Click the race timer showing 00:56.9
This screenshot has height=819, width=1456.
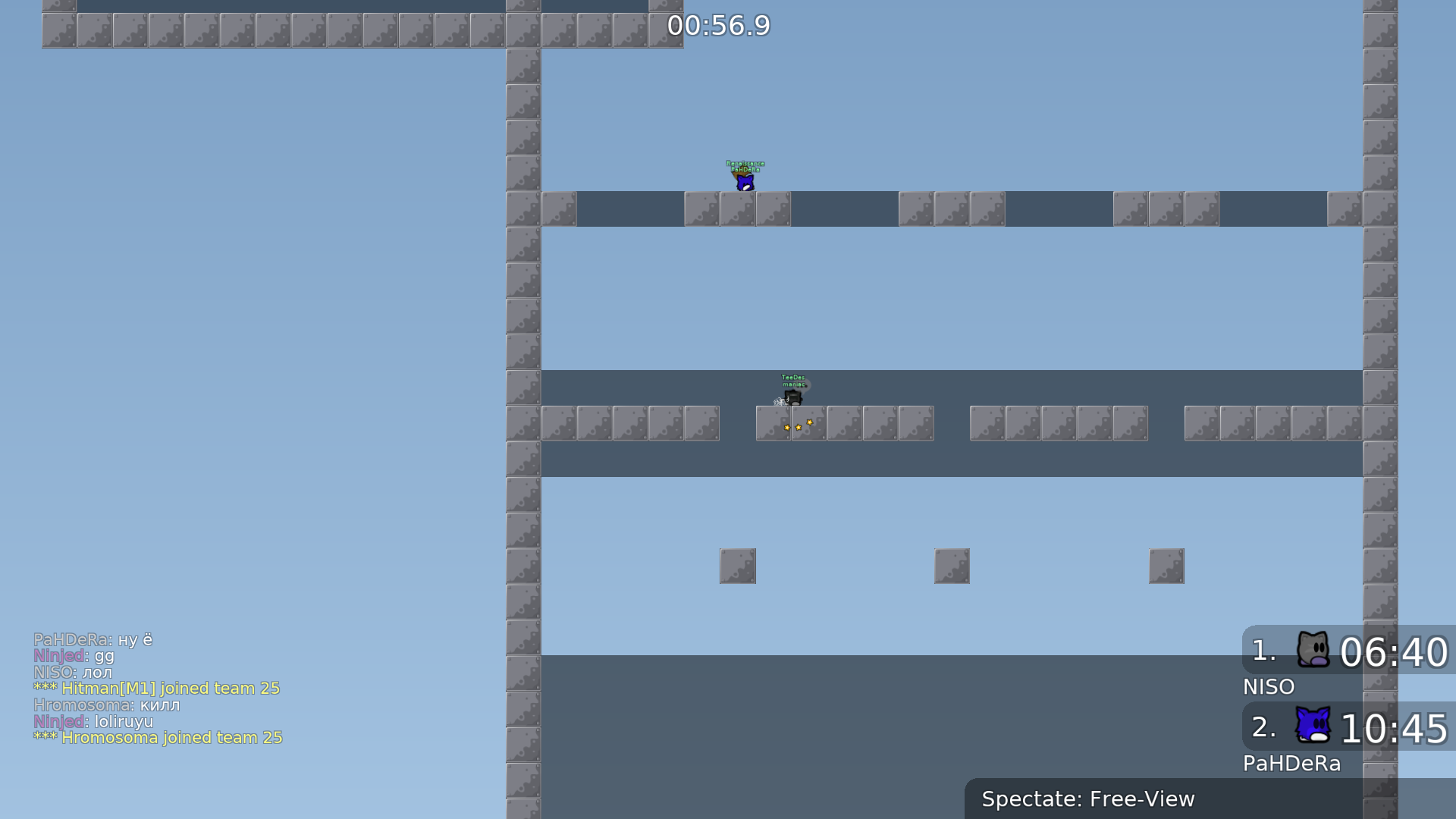point(717,26)
